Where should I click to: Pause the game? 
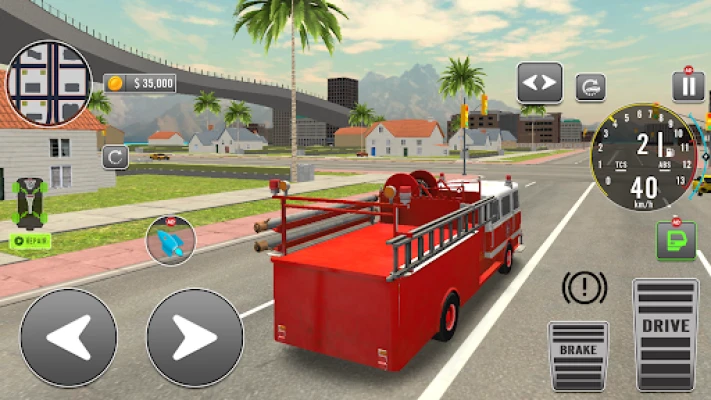tap(688, 86)
